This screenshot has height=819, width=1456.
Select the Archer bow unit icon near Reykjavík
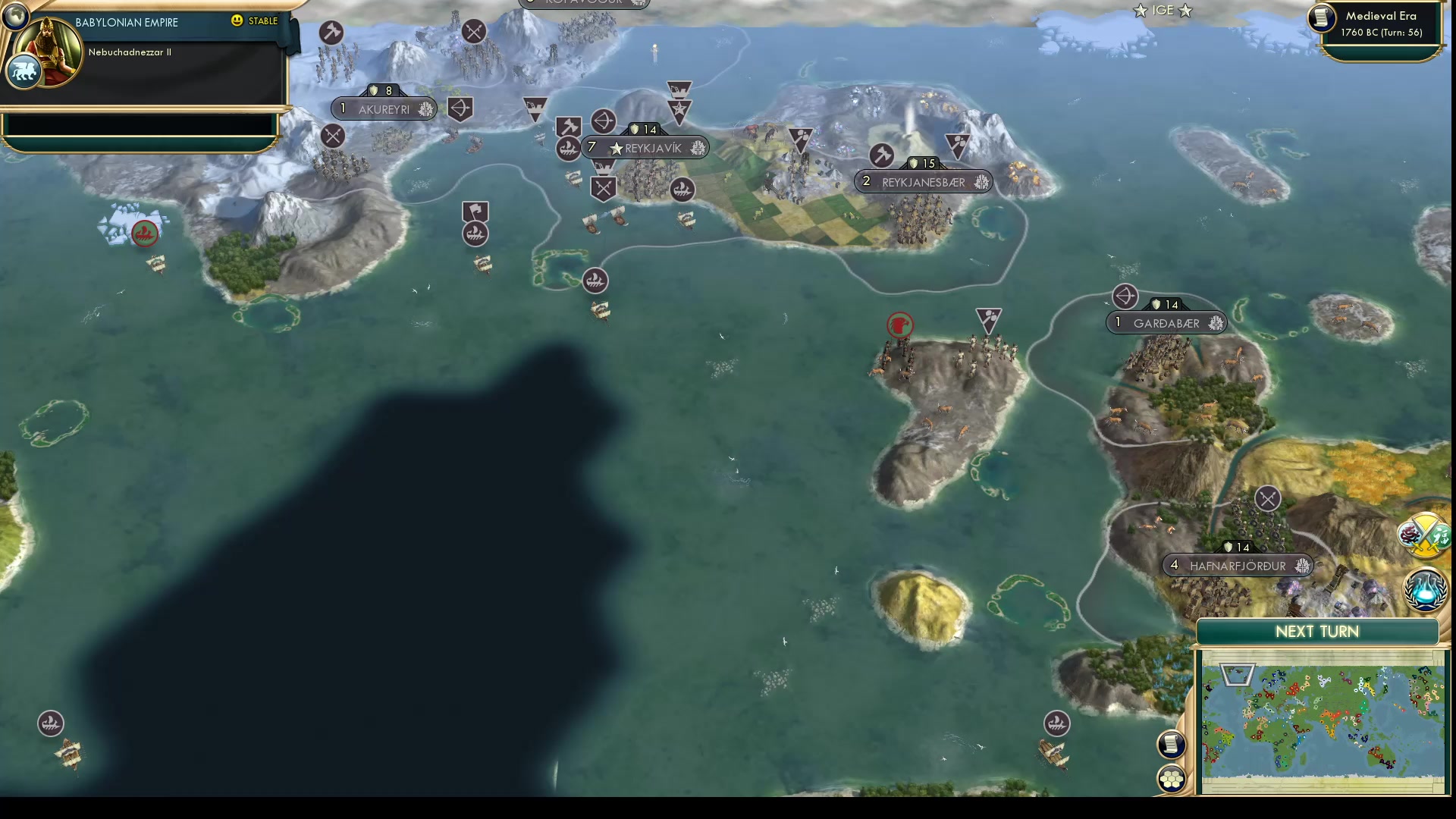[603, 121]
